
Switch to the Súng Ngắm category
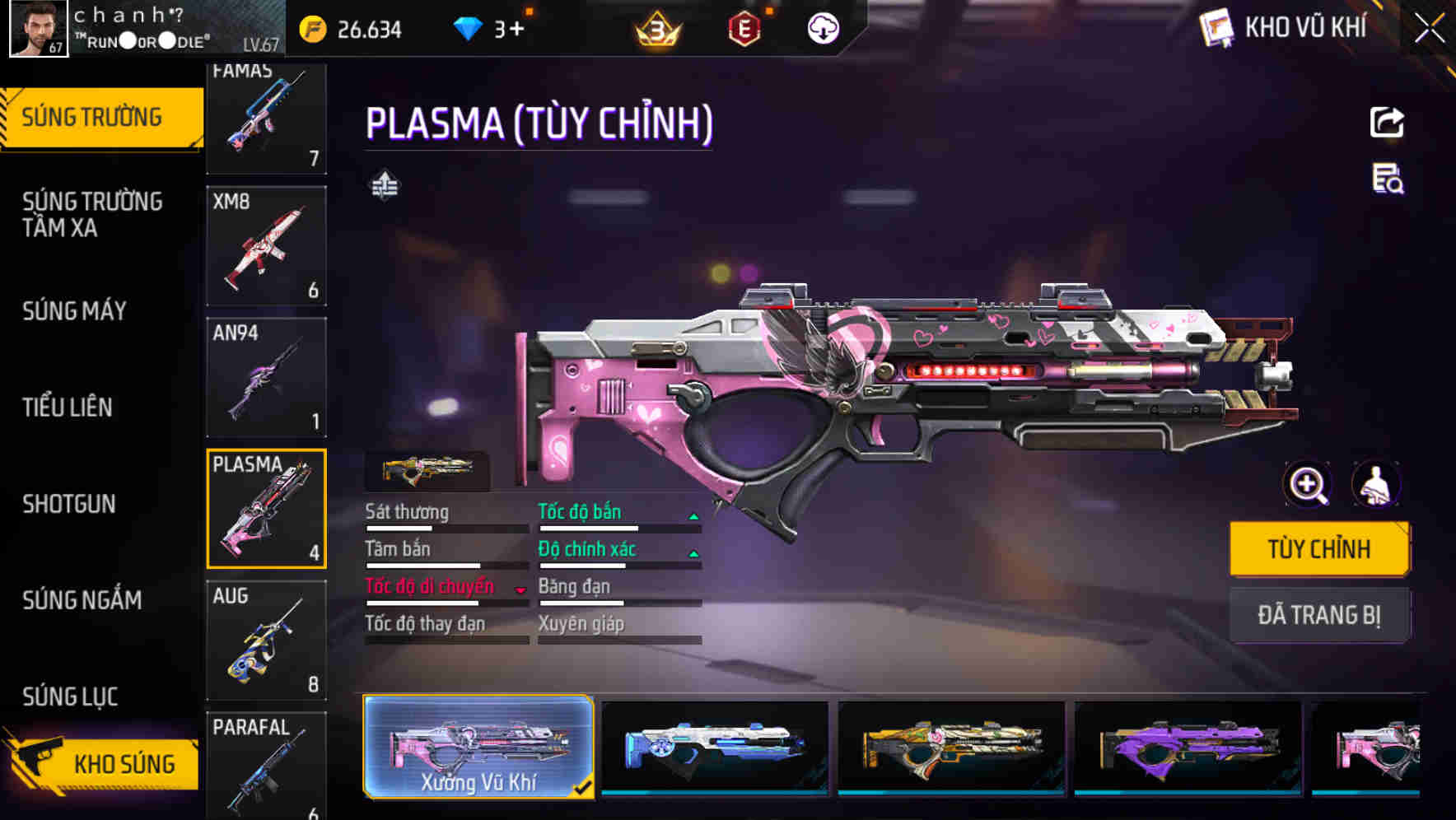coord(82,599)
